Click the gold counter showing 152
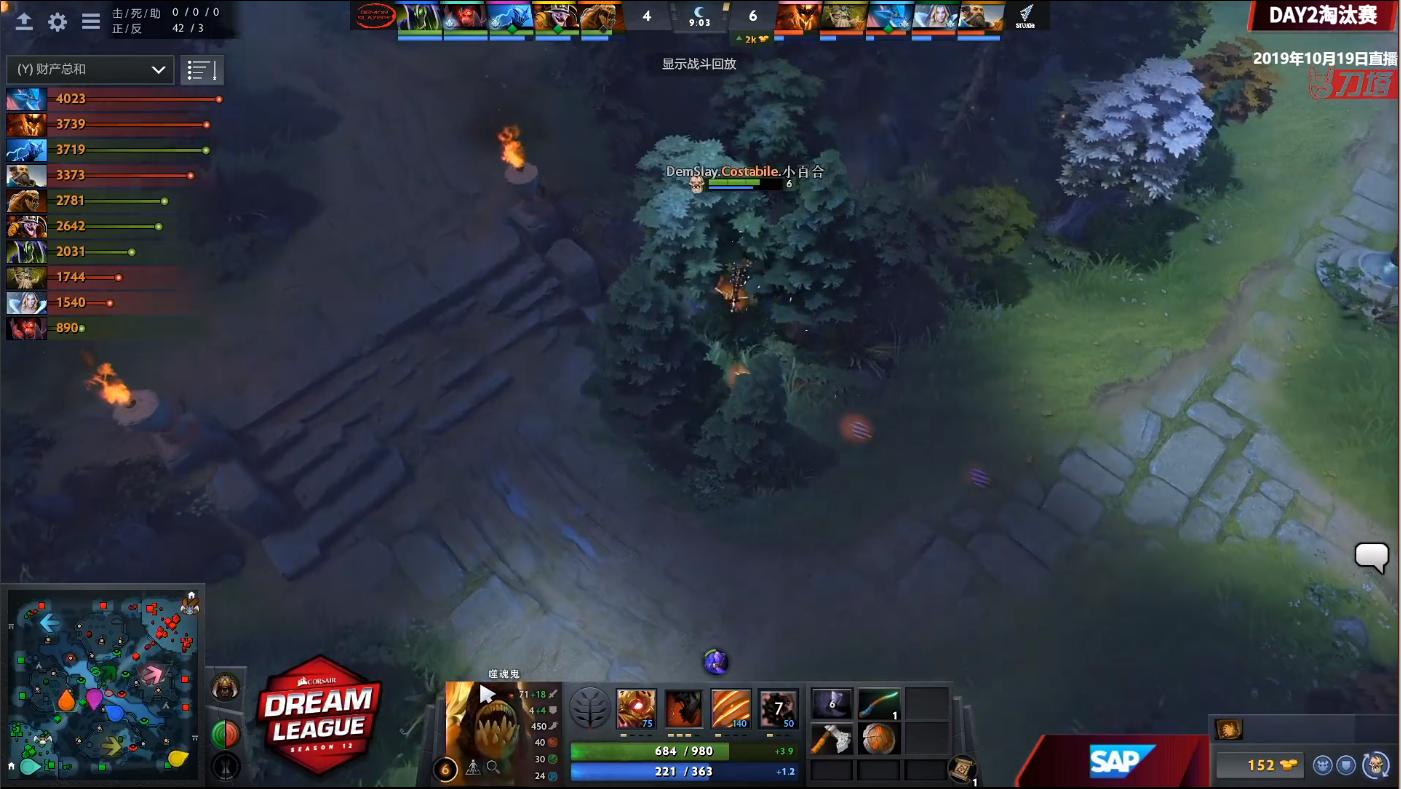The width and height of the screenshot is (1401, 789). coord(1263,765)
